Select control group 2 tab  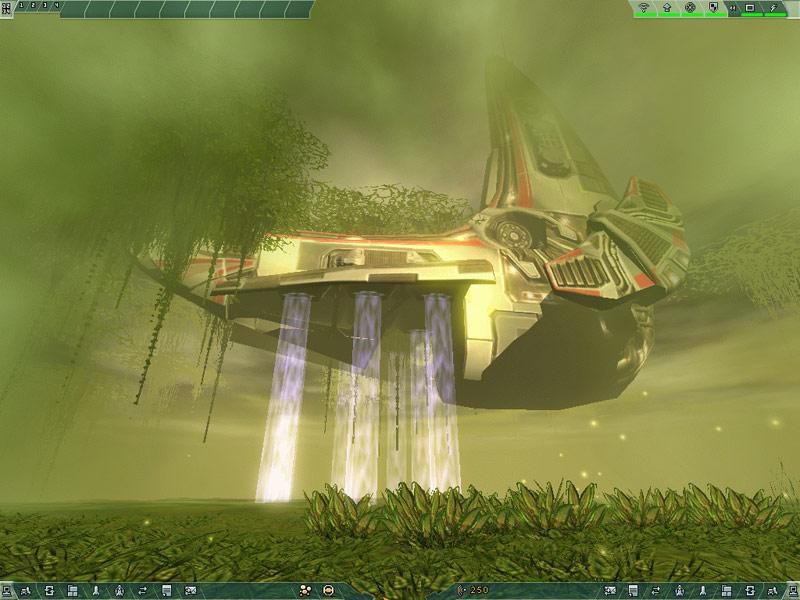tap(31, 6)
